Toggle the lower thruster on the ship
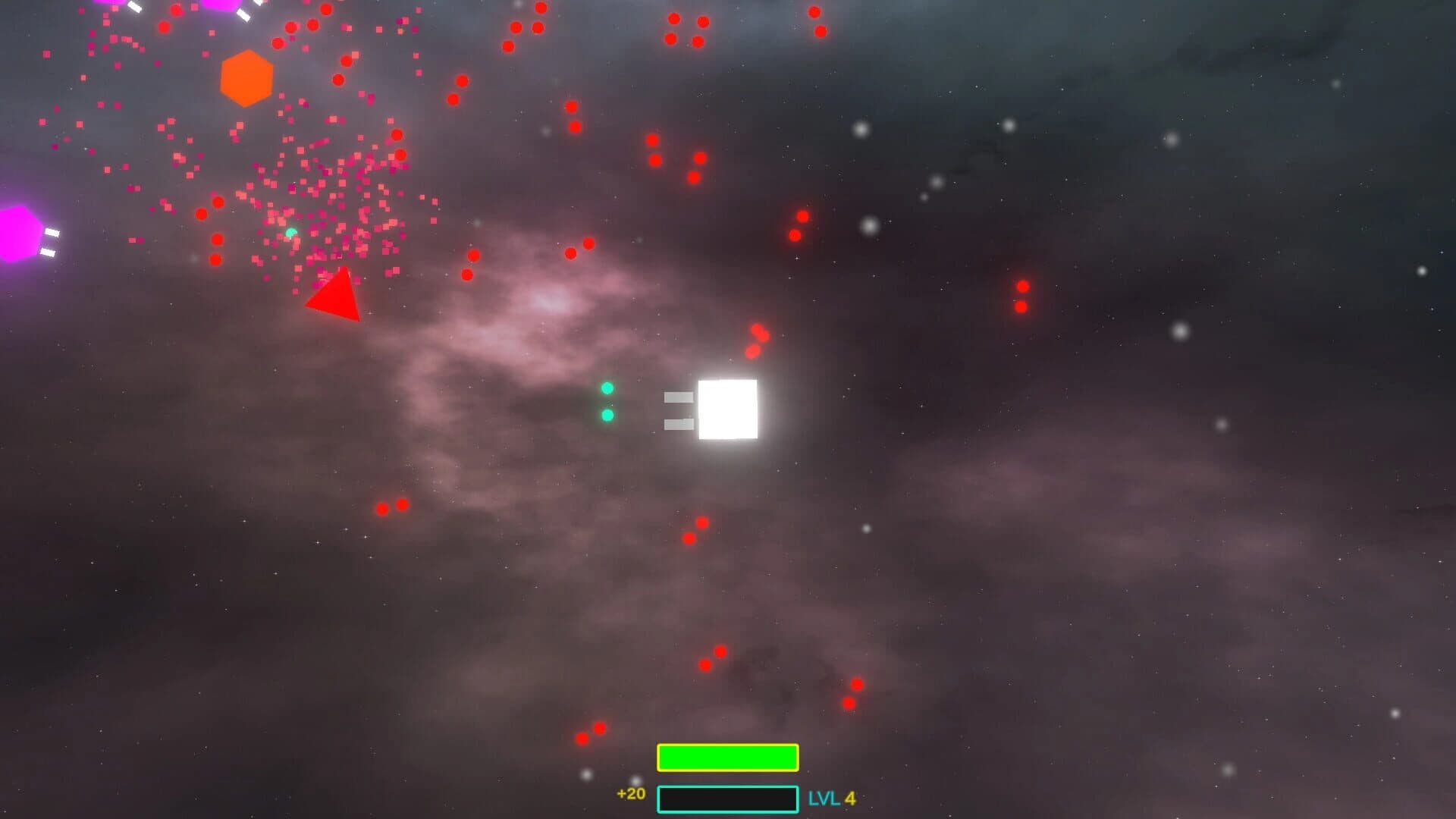The height and width of the screenshot is (819, 1456). (677, 425)
